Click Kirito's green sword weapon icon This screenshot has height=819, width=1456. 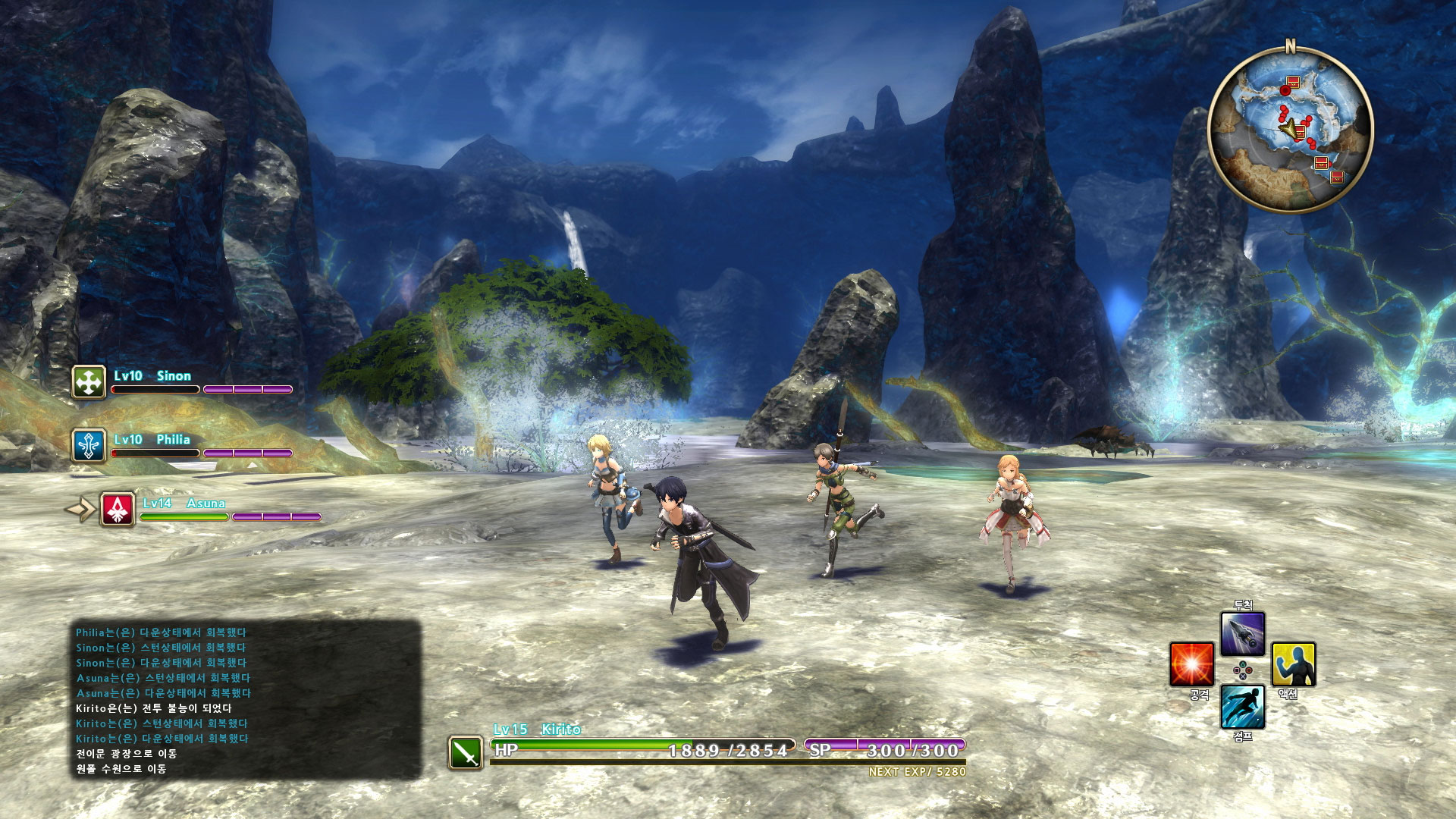[466, 752]
